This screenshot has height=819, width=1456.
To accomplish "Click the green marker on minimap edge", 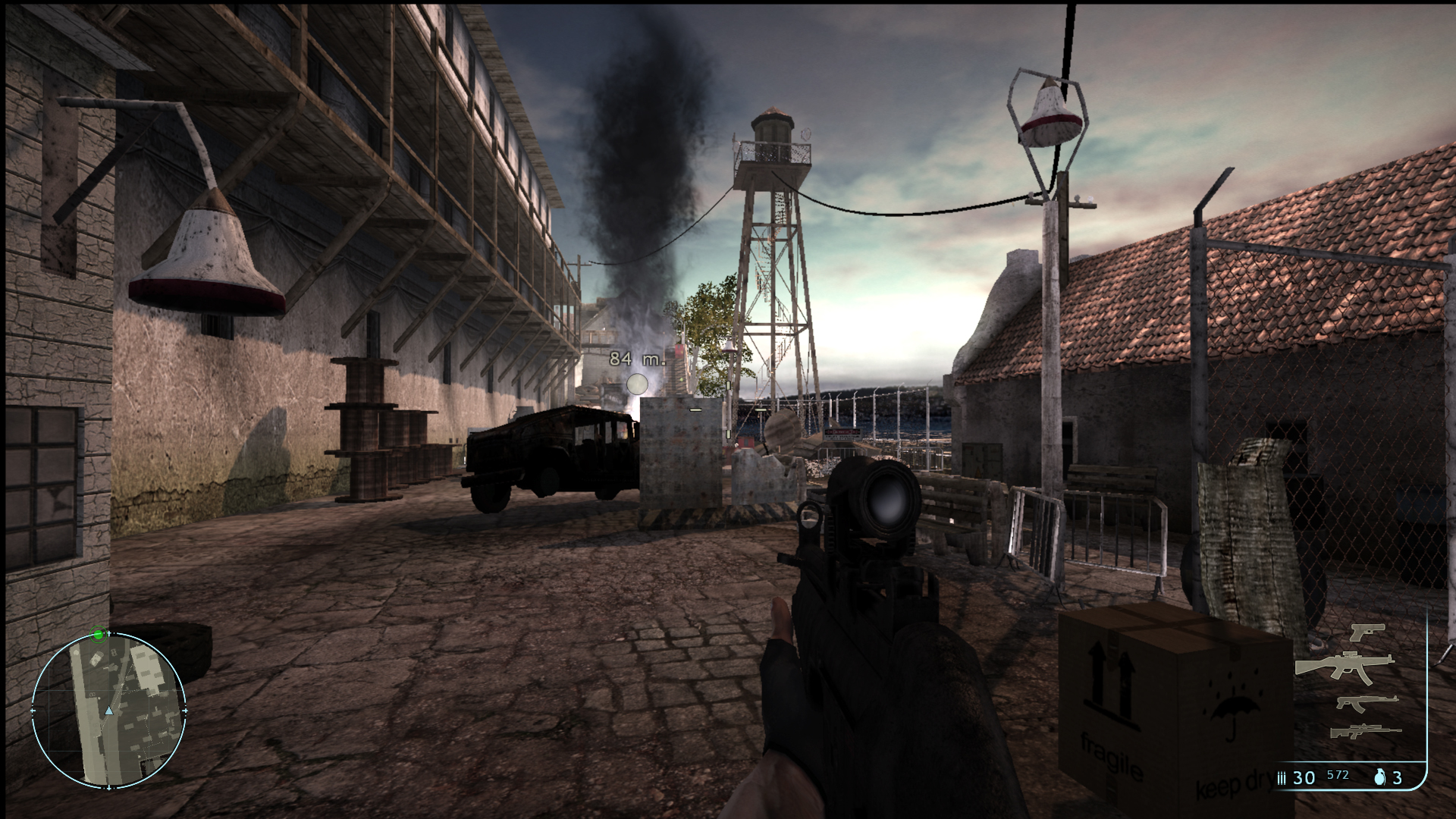I will click(98, 635).
